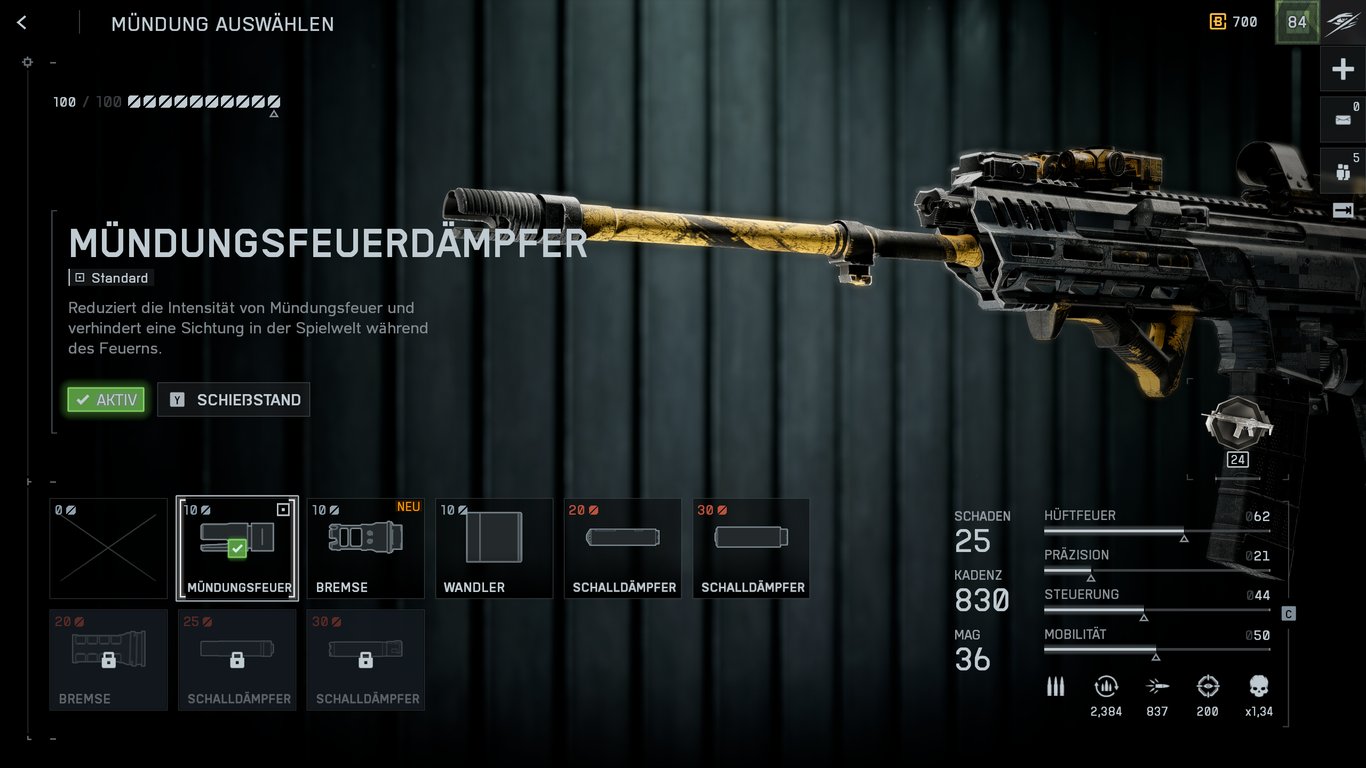Click the green Aktiv button
The image size is (1366, 768).
pos(106,400)
